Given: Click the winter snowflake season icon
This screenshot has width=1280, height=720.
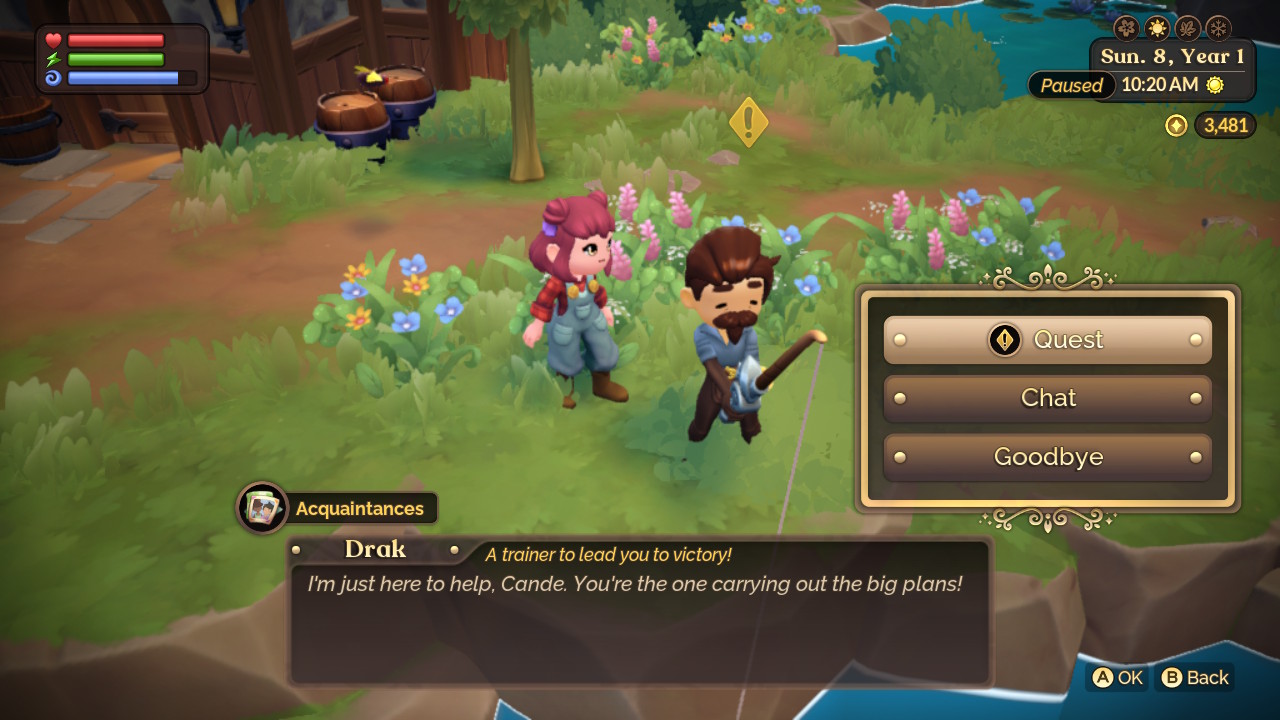Looking at the screenshot, I should click(x=1219, y=28).
